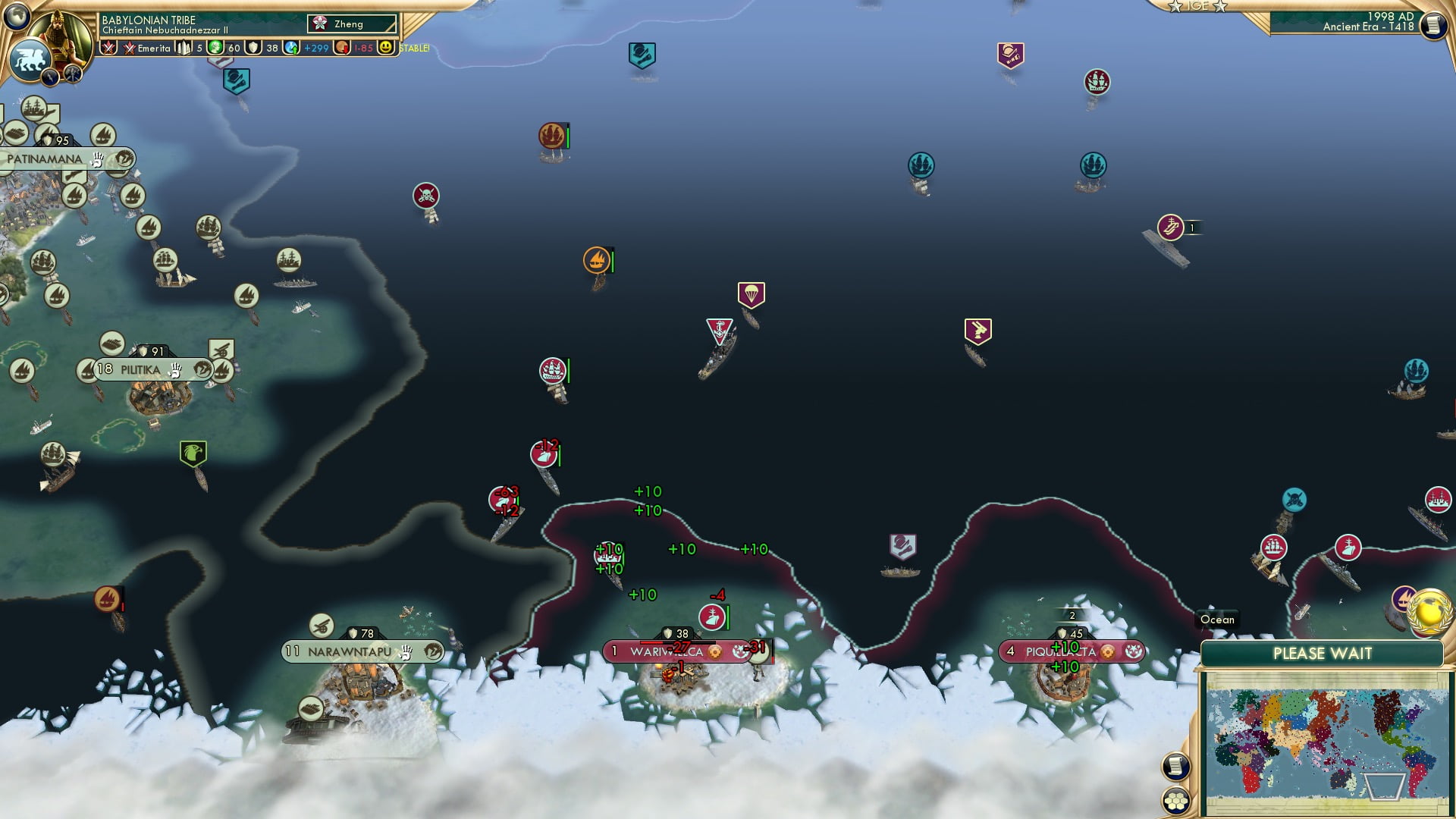The width and height of the screenshot is (1456, 819).
Task: Select the PIQUILLACTA city banner
Action: [1060, 651]
